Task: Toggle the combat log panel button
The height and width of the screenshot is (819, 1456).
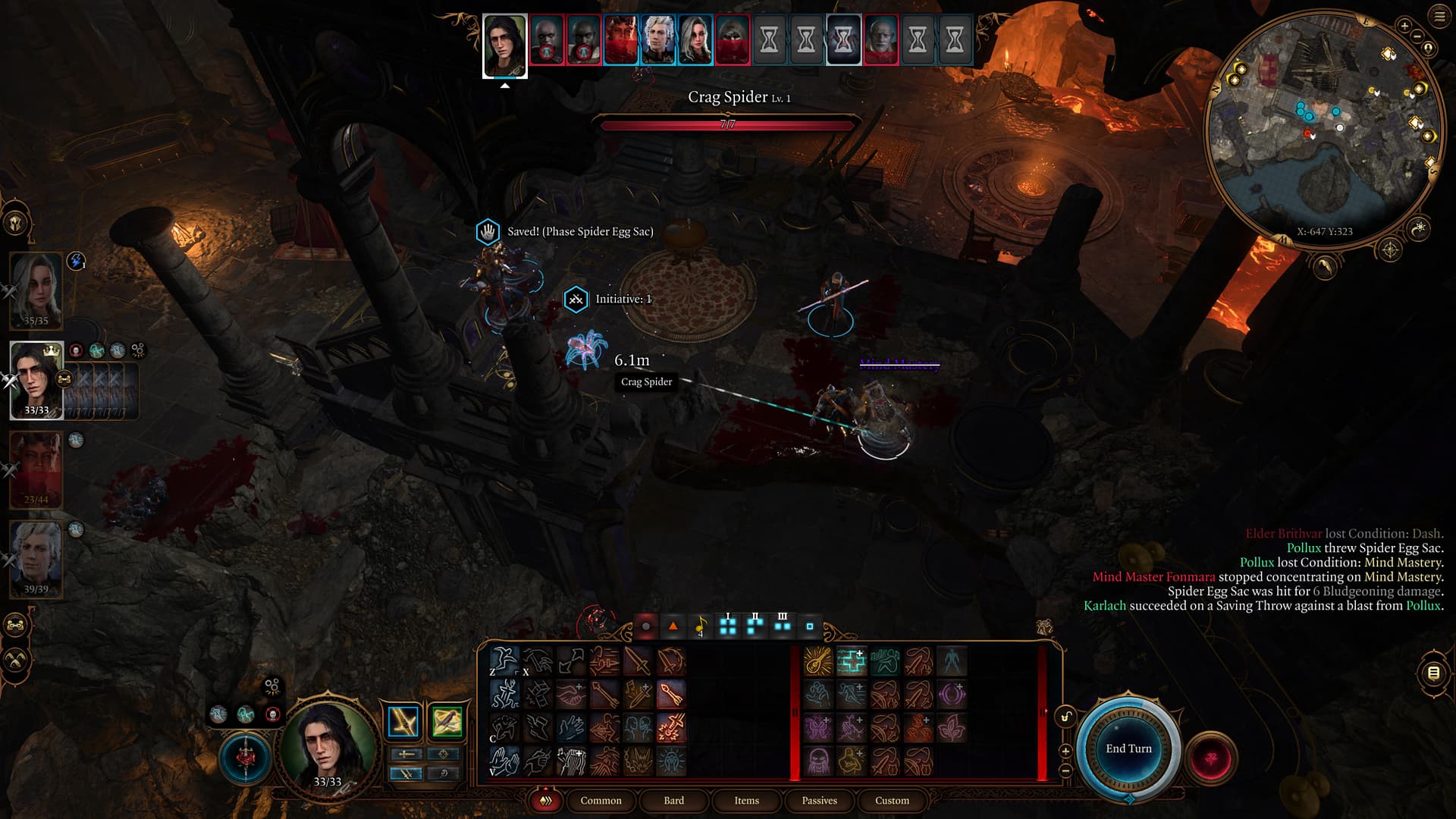Action: pos(1433,673)
